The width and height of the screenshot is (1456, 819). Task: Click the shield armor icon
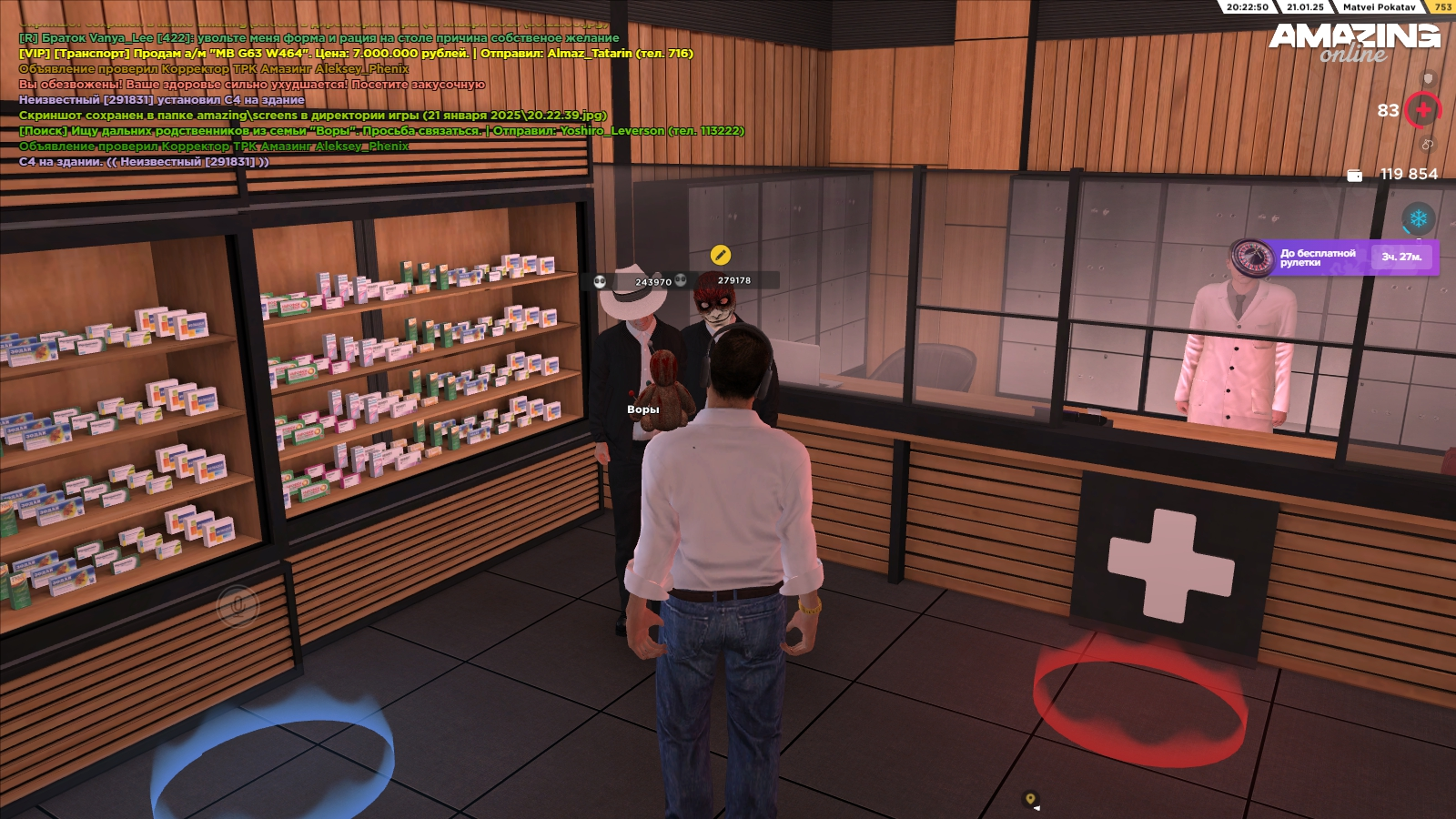pyautogui.click(x=1428, y=79)
